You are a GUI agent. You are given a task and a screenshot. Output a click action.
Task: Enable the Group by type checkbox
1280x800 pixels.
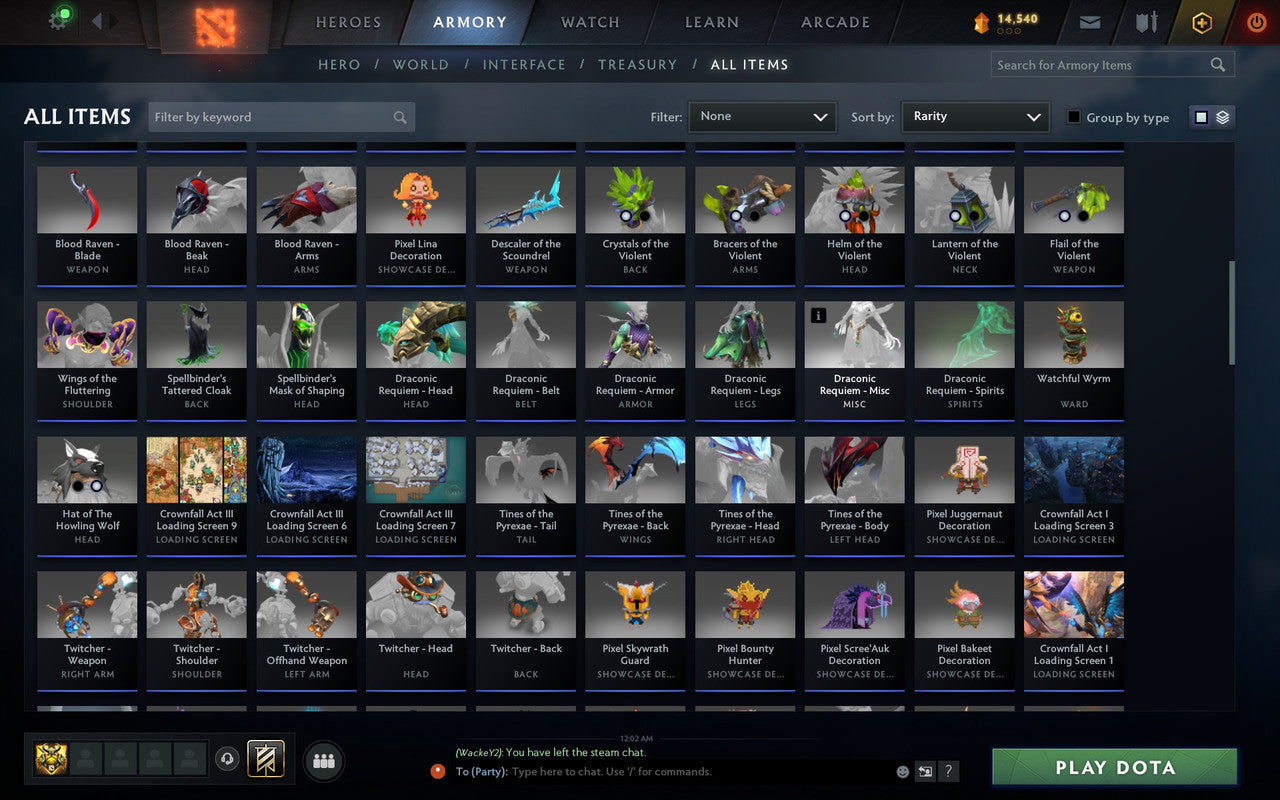point(1073,117)
